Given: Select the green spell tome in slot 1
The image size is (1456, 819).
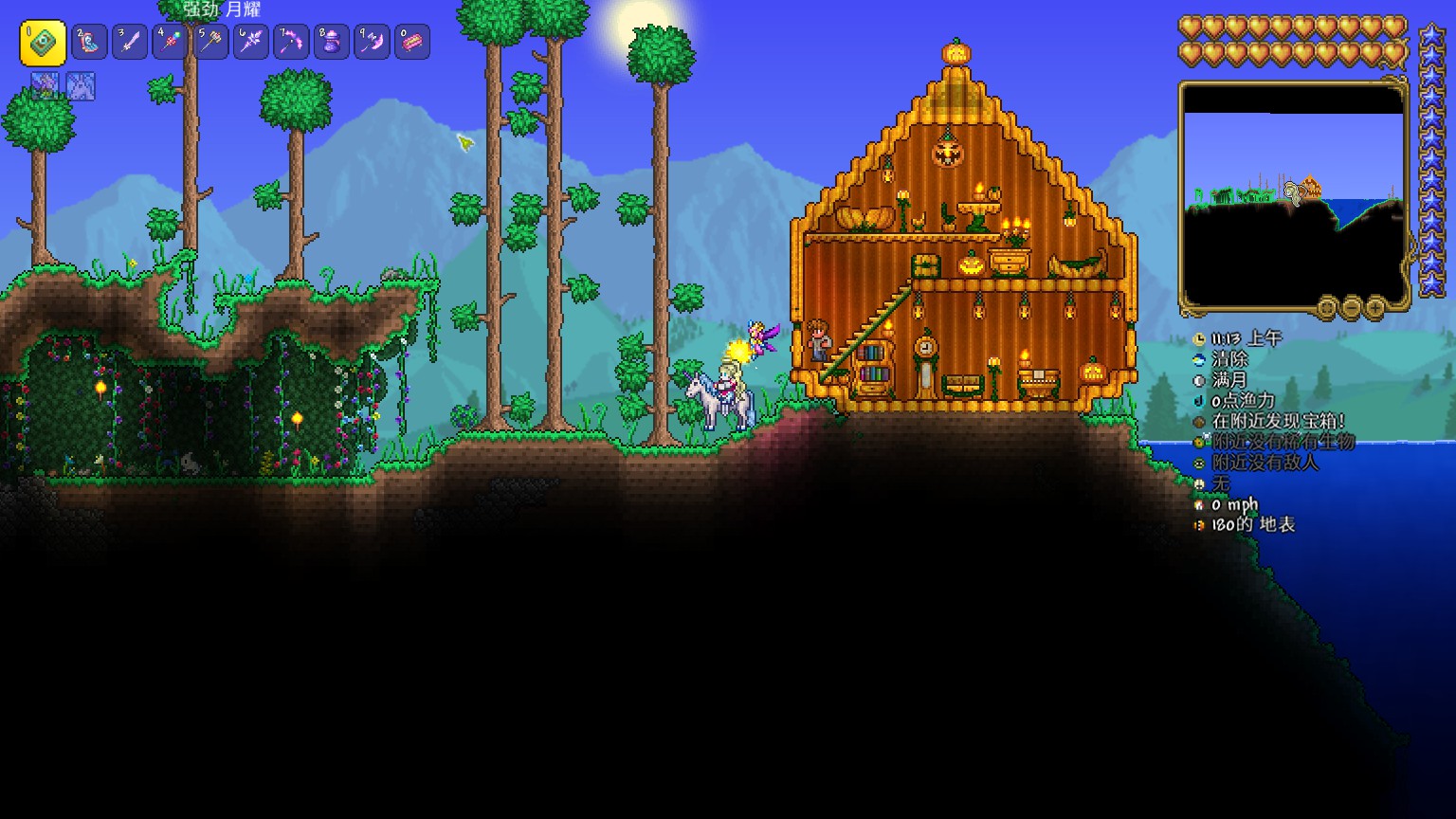Looking at the screenshot, I should point(43,43).
